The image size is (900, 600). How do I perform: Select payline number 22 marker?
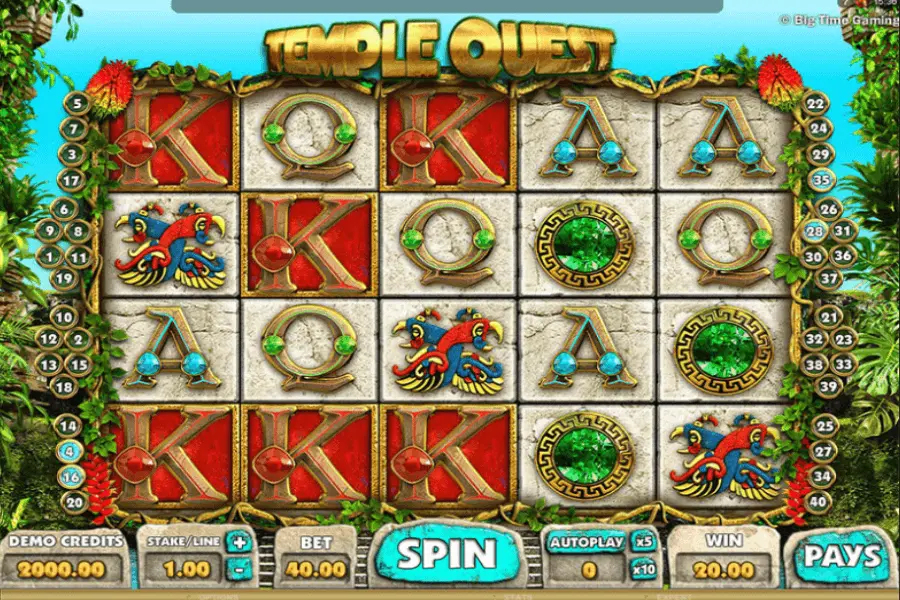(x=817, y=103)
